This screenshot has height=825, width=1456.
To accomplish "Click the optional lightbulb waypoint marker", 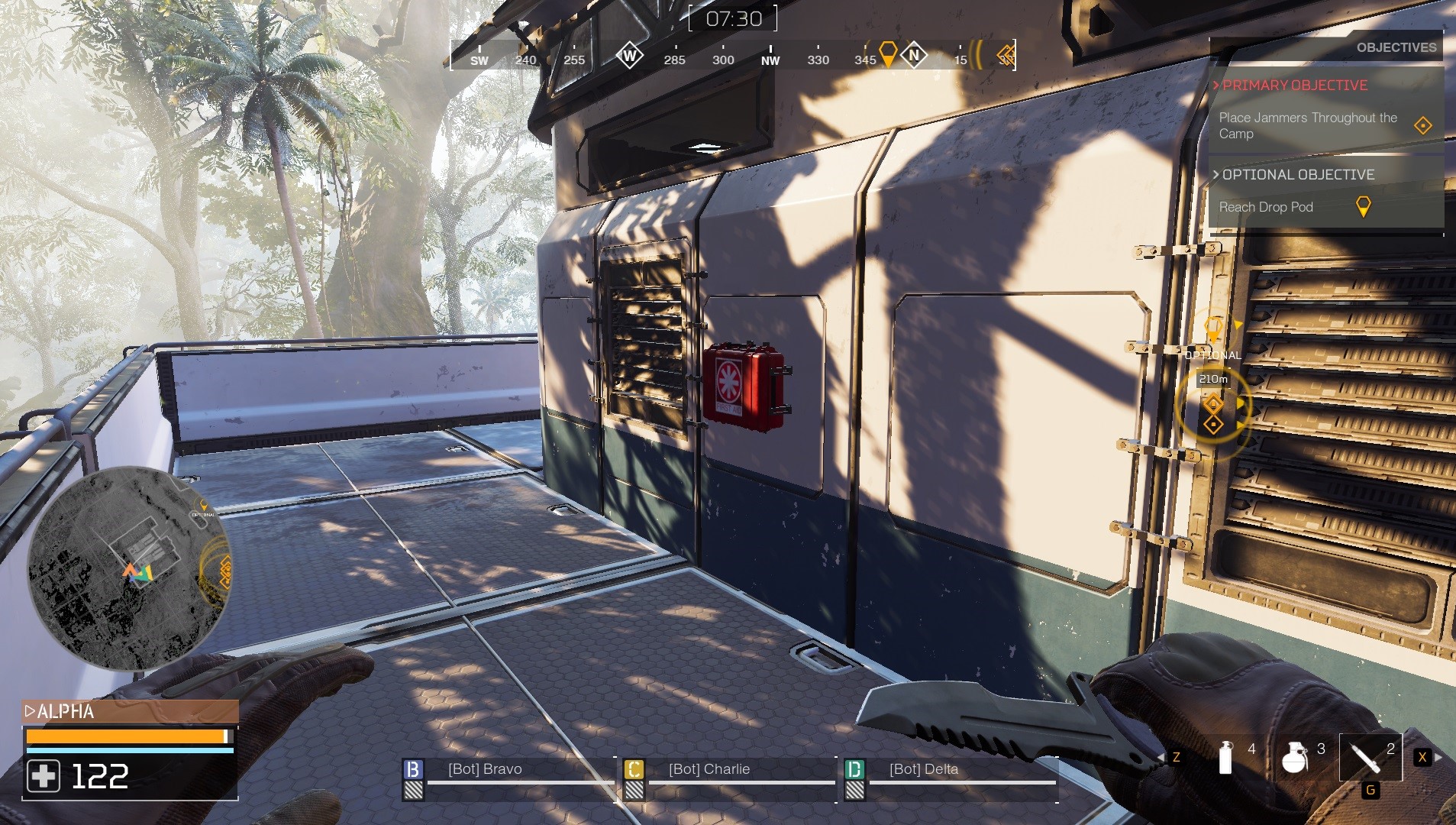I will point(1212,329).
